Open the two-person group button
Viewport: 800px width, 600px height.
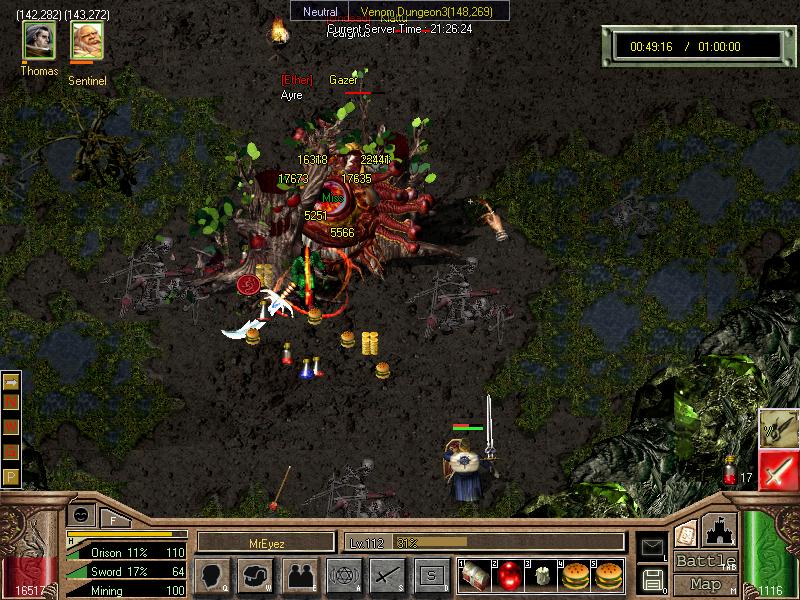click(x=300, y=575)
